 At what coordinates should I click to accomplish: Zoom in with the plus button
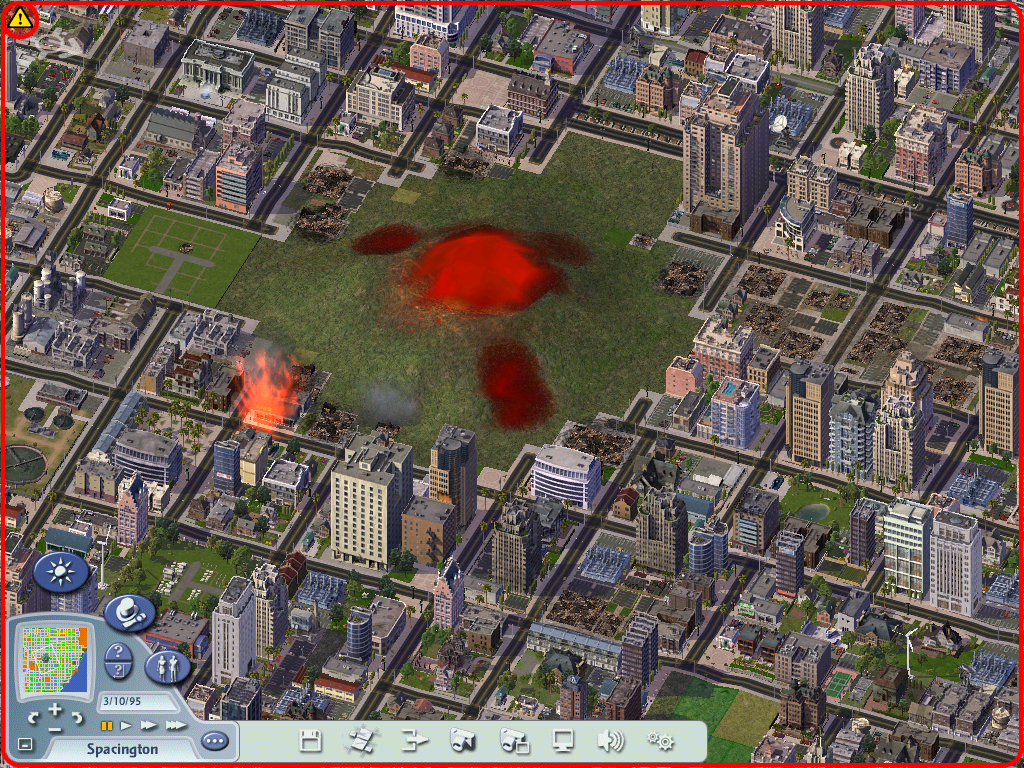click(x=55, y=709)
